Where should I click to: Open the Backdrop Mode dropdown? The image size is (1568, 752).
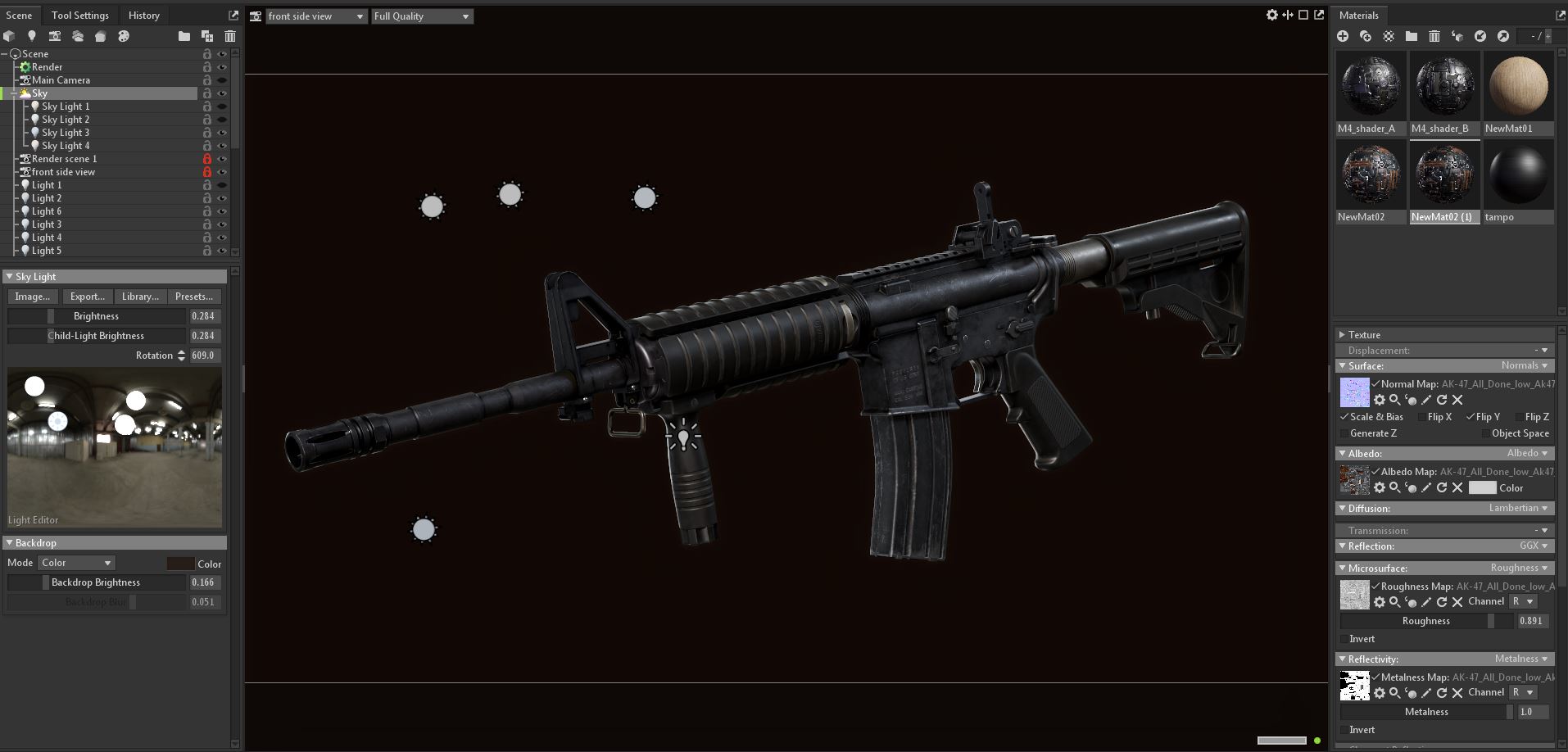pos(77,563)
